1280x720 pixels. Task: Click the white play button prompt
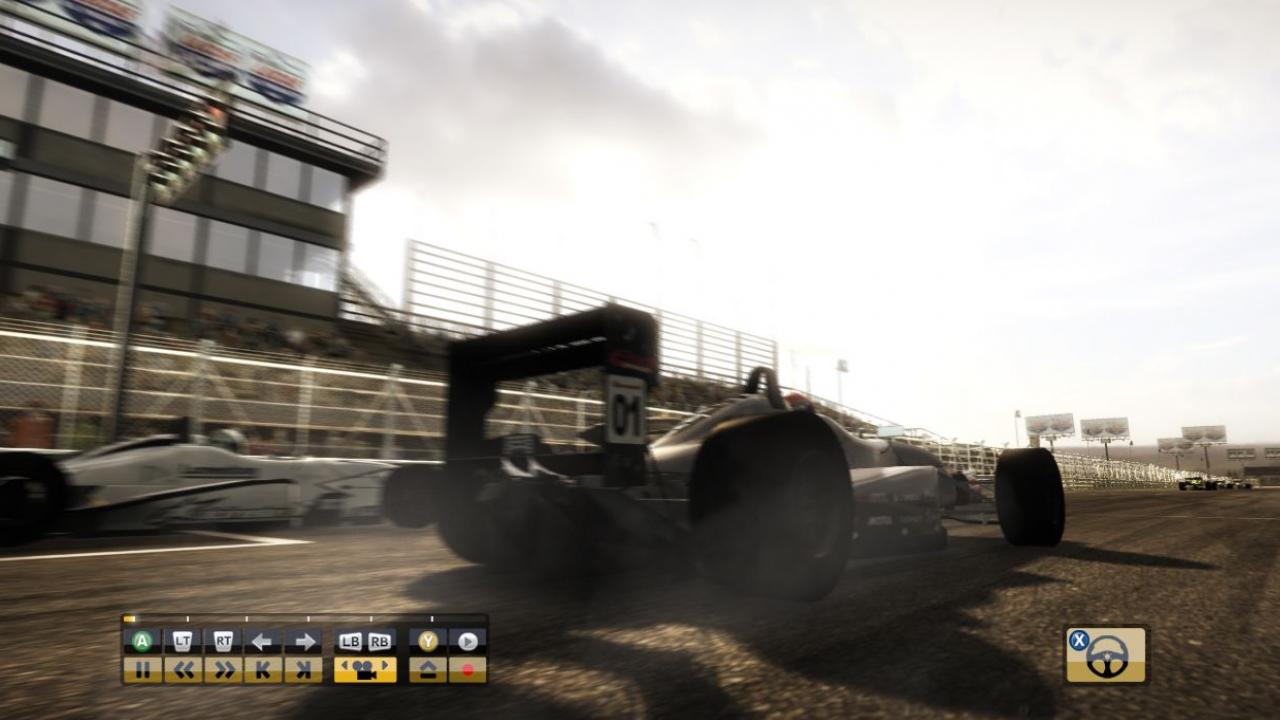click(x=467, y=639)
